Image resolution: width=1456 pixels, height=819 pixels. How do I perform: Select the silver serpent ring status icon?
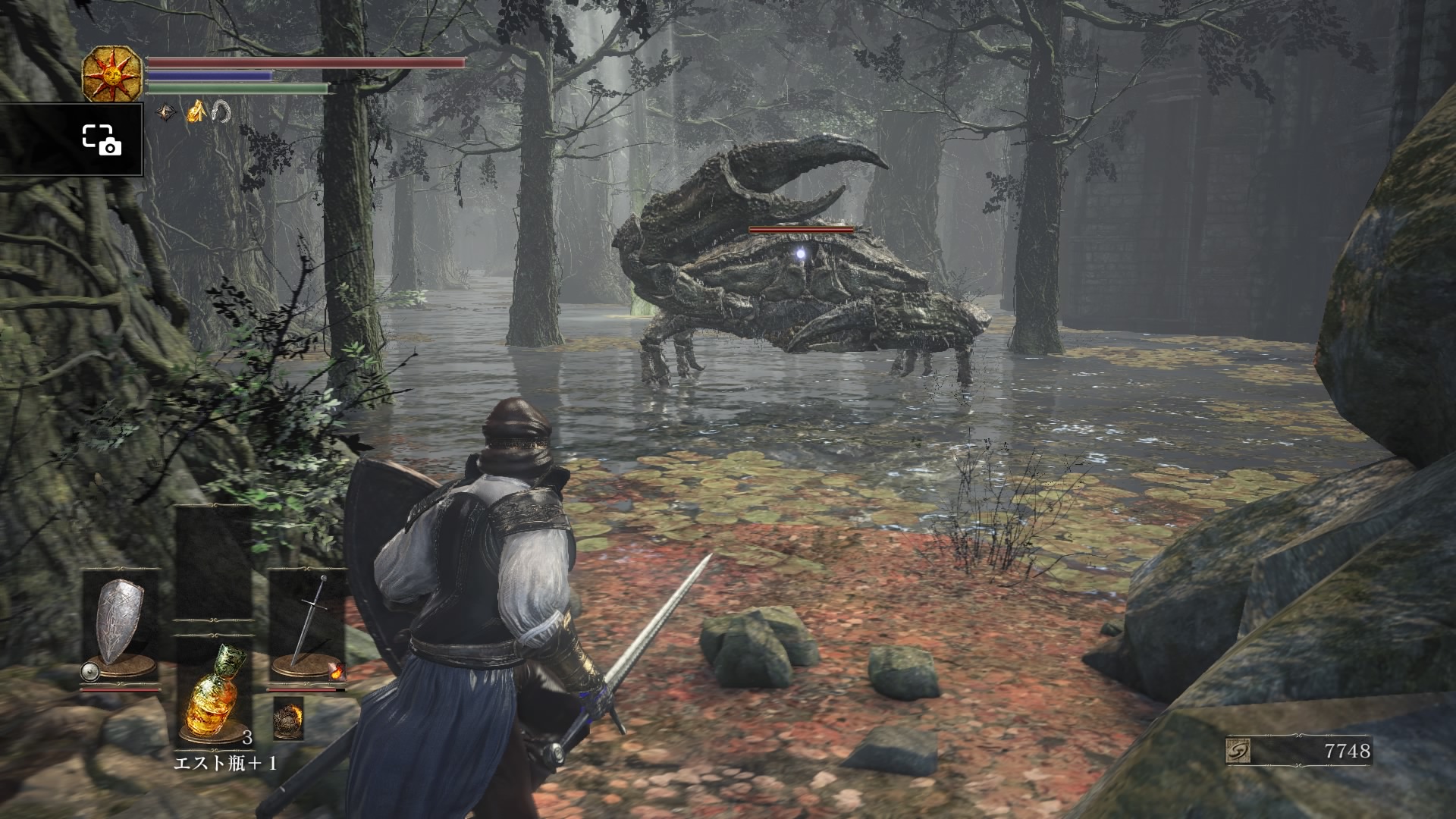click(221, 112)
